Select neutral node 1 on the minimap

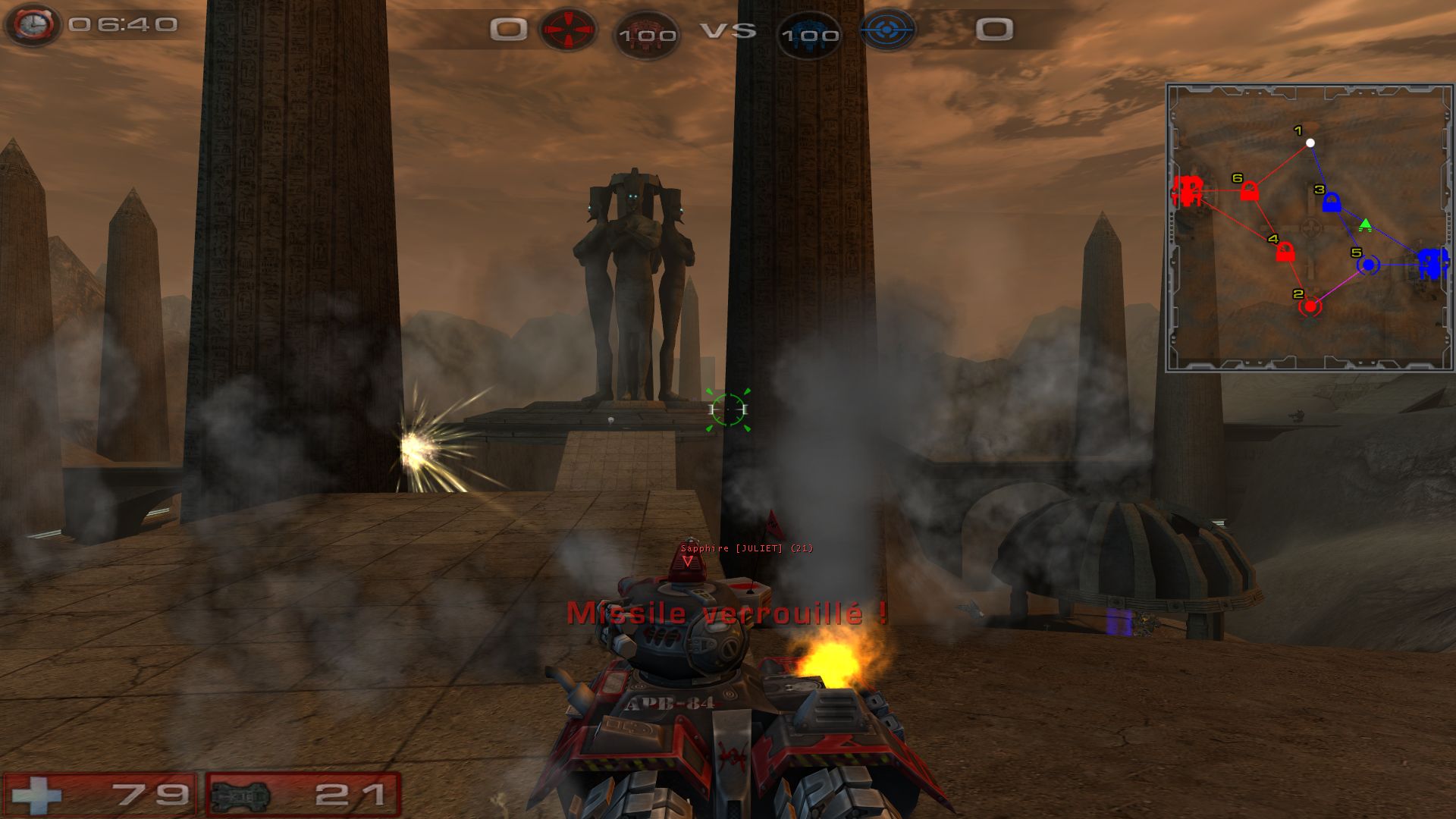coord(1310,143)
